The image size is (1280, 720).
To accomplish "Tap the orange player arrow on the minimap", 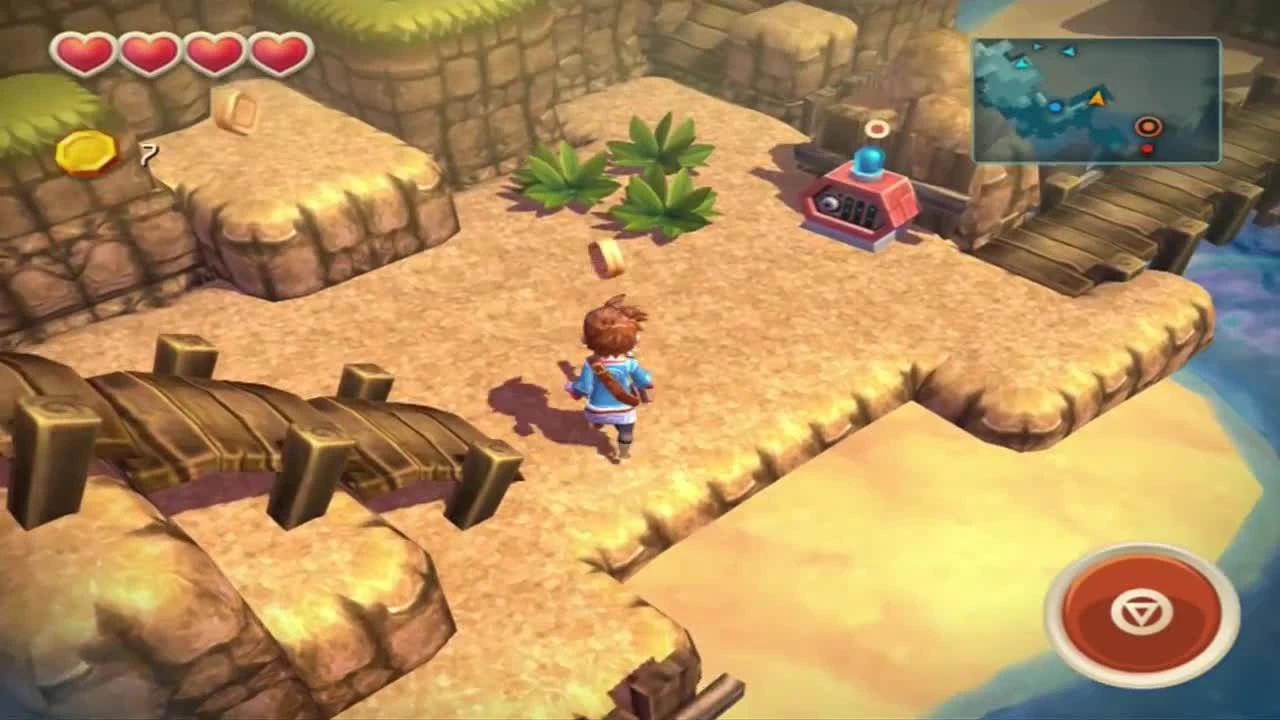I will [1097, 97].
